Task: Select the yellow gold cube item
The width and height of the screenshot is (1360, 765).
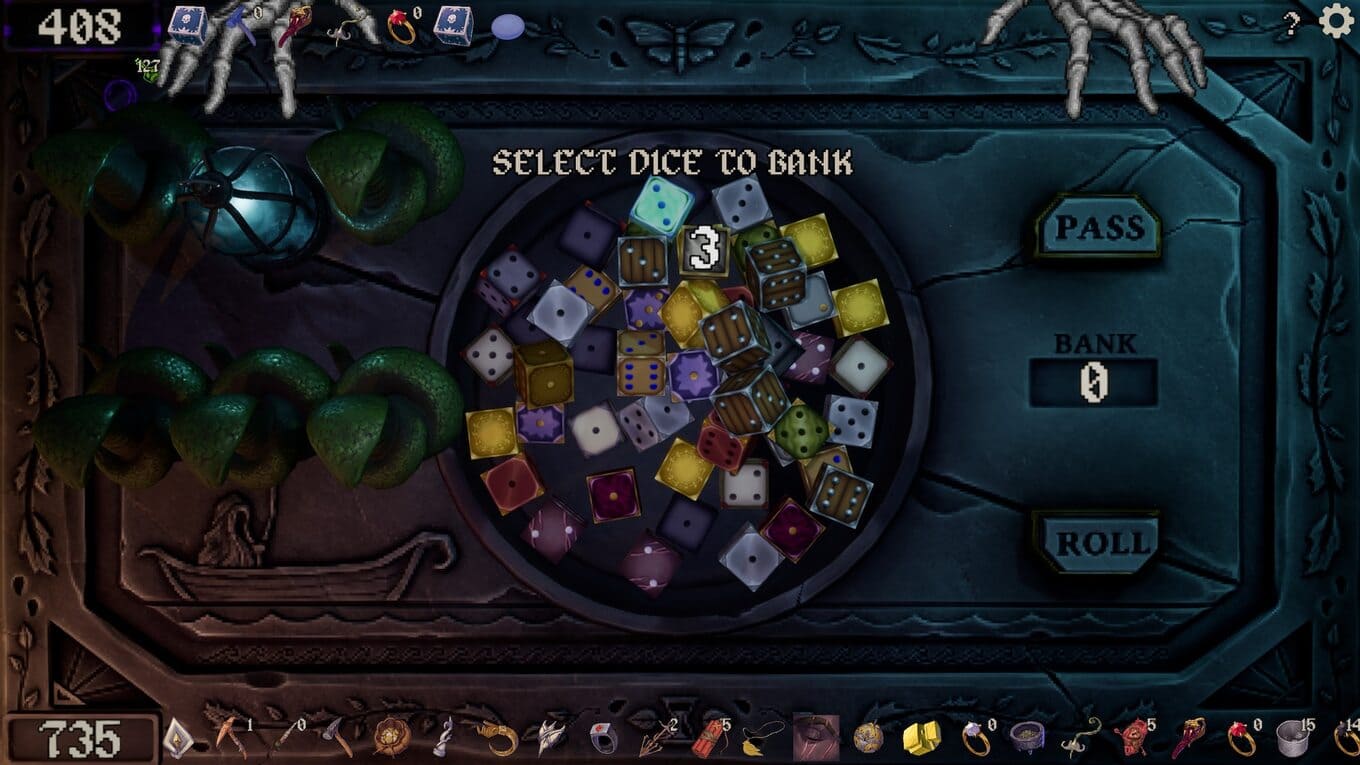Action: (921, 739)
